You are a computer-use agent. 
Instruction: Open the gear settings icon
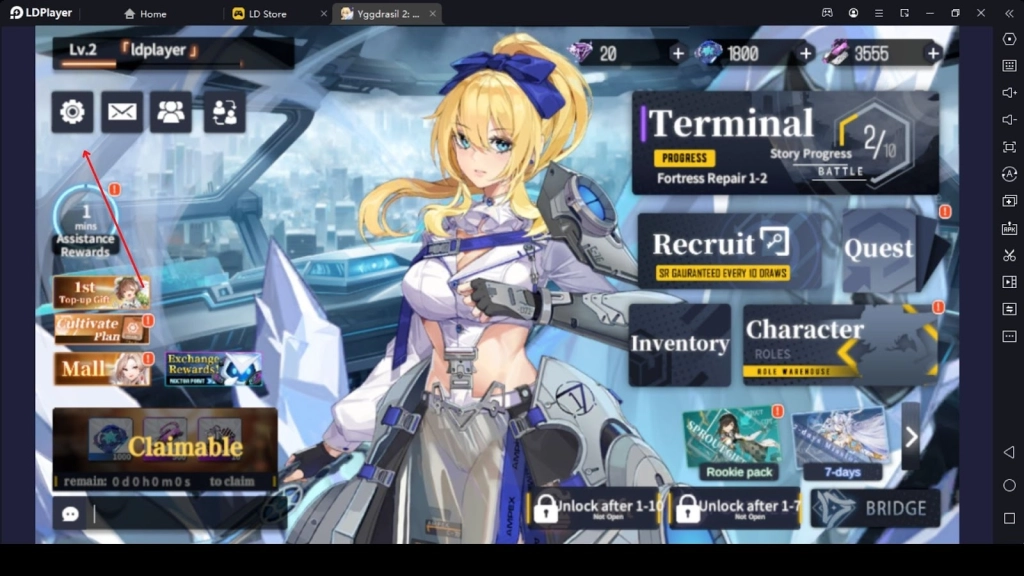[x=72, y=112]
